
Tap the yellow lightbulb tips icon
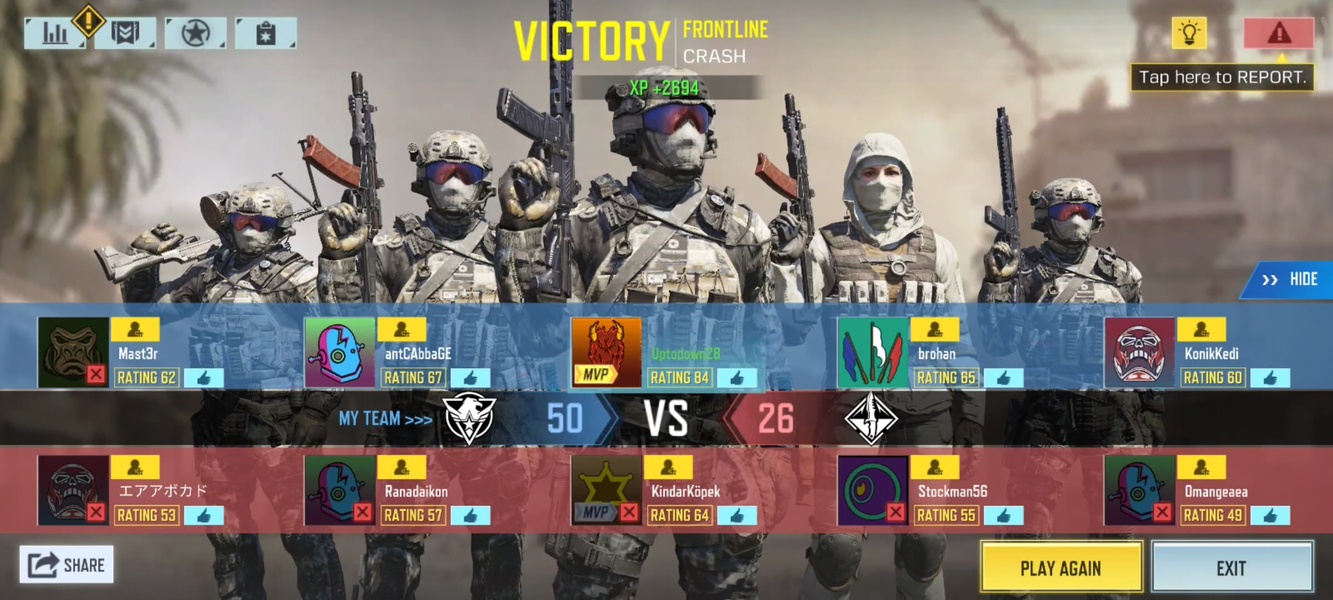(1189, 34)
